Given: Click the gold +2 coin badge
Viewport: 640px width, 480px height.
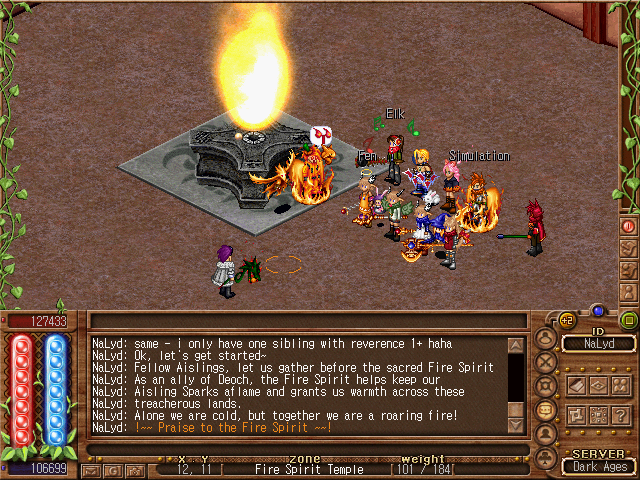Looking at the screenshot, I should tap(566, 320).
